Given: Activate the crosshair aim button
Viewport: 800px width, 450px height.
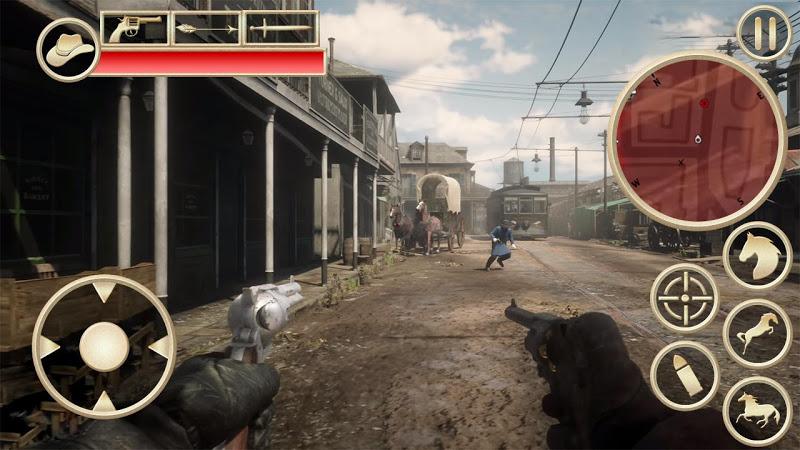Looking at the screenshot, I should [685, 297].
